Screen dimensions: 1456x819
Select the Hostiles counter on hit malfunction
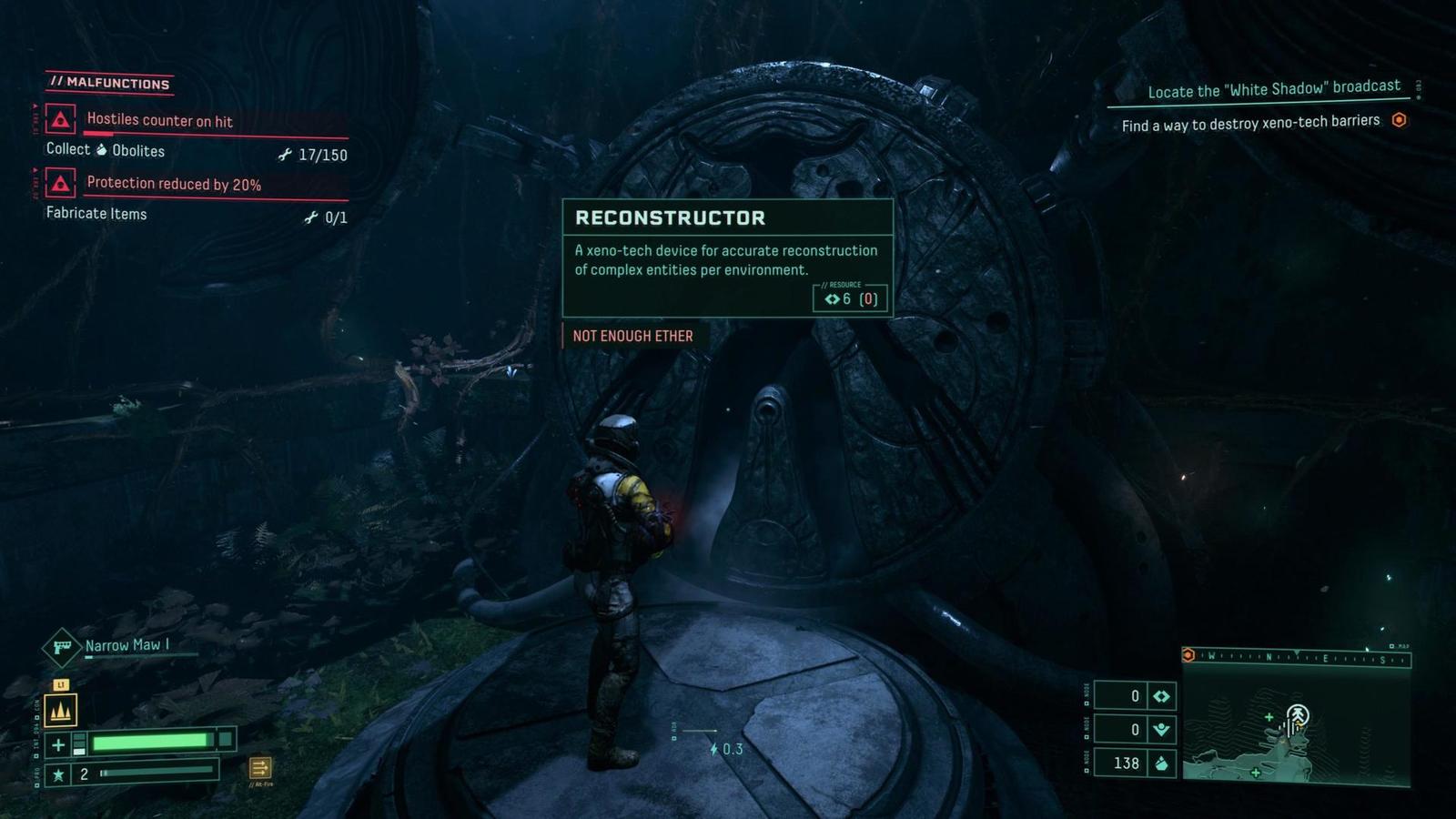[159, 120]
